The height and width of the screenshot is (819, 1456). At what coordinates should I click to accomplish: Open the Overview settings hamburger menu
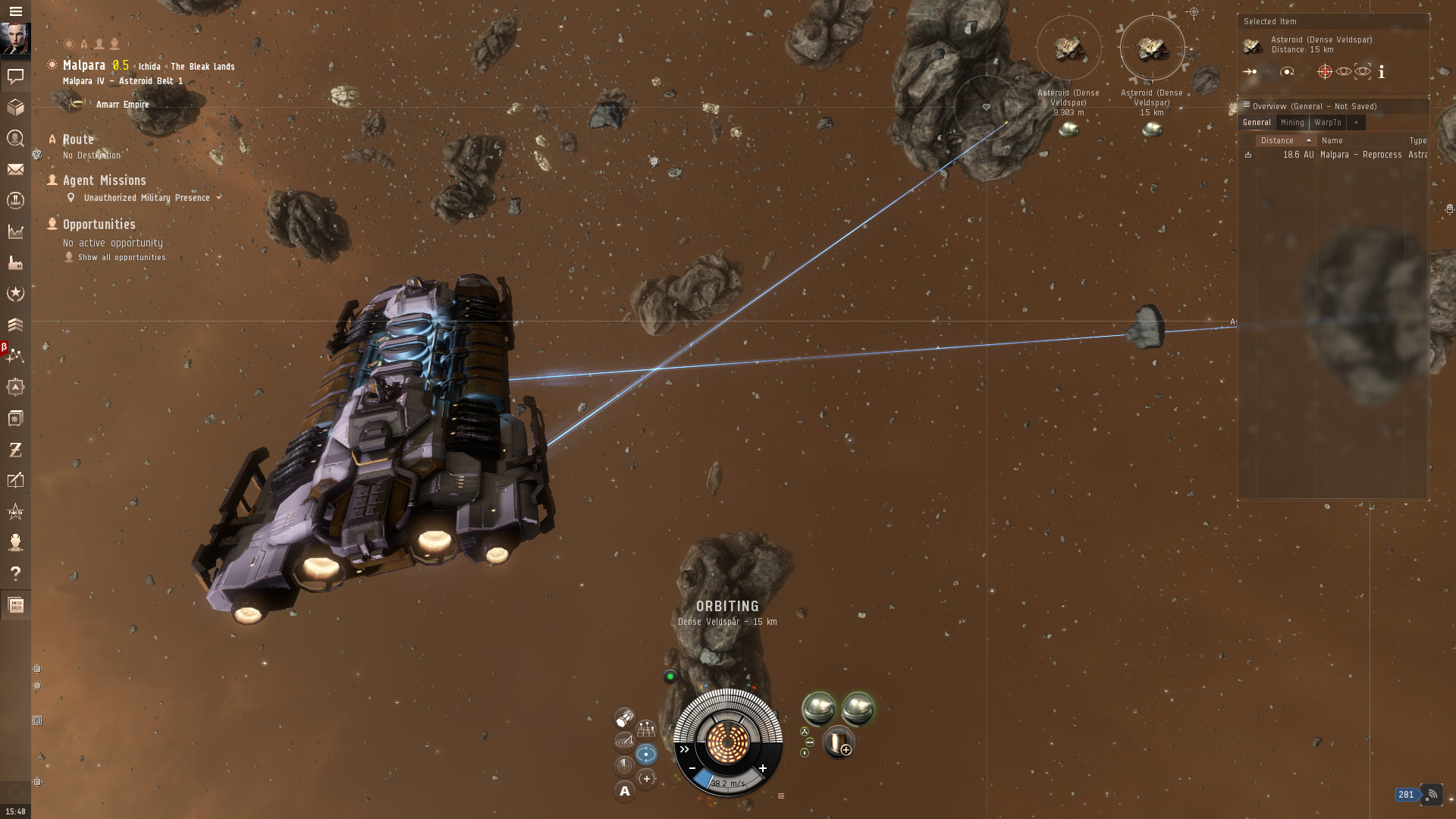point(1248,105)
